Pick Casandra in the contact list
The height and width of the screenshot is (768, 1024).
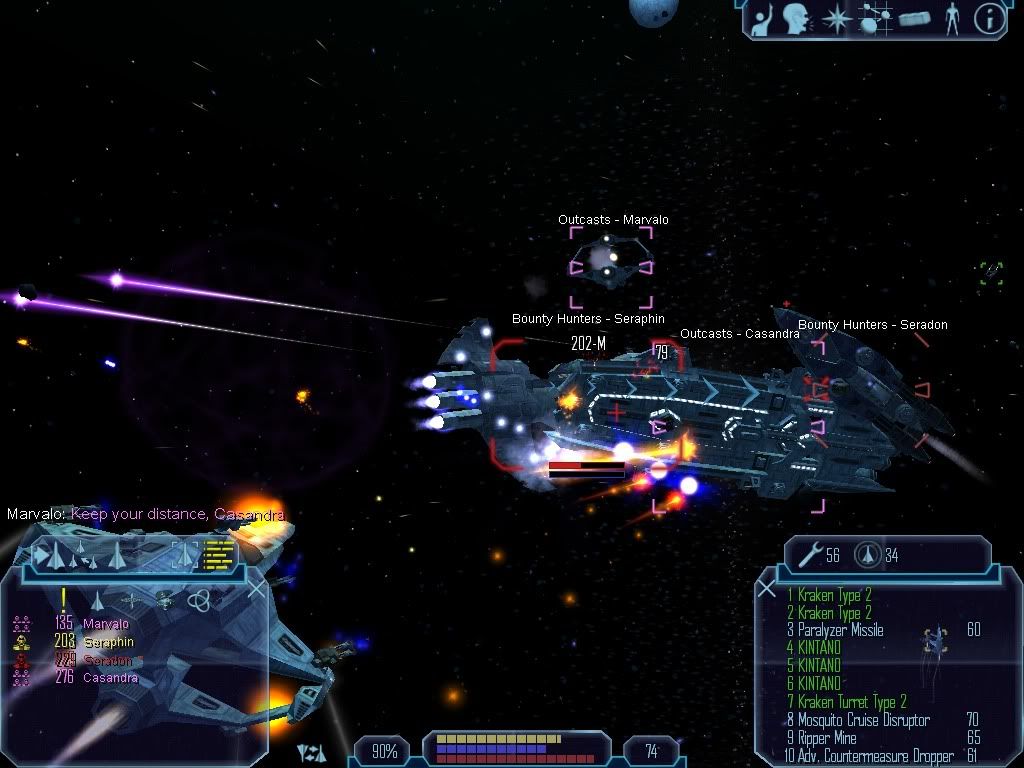(110, 678)
